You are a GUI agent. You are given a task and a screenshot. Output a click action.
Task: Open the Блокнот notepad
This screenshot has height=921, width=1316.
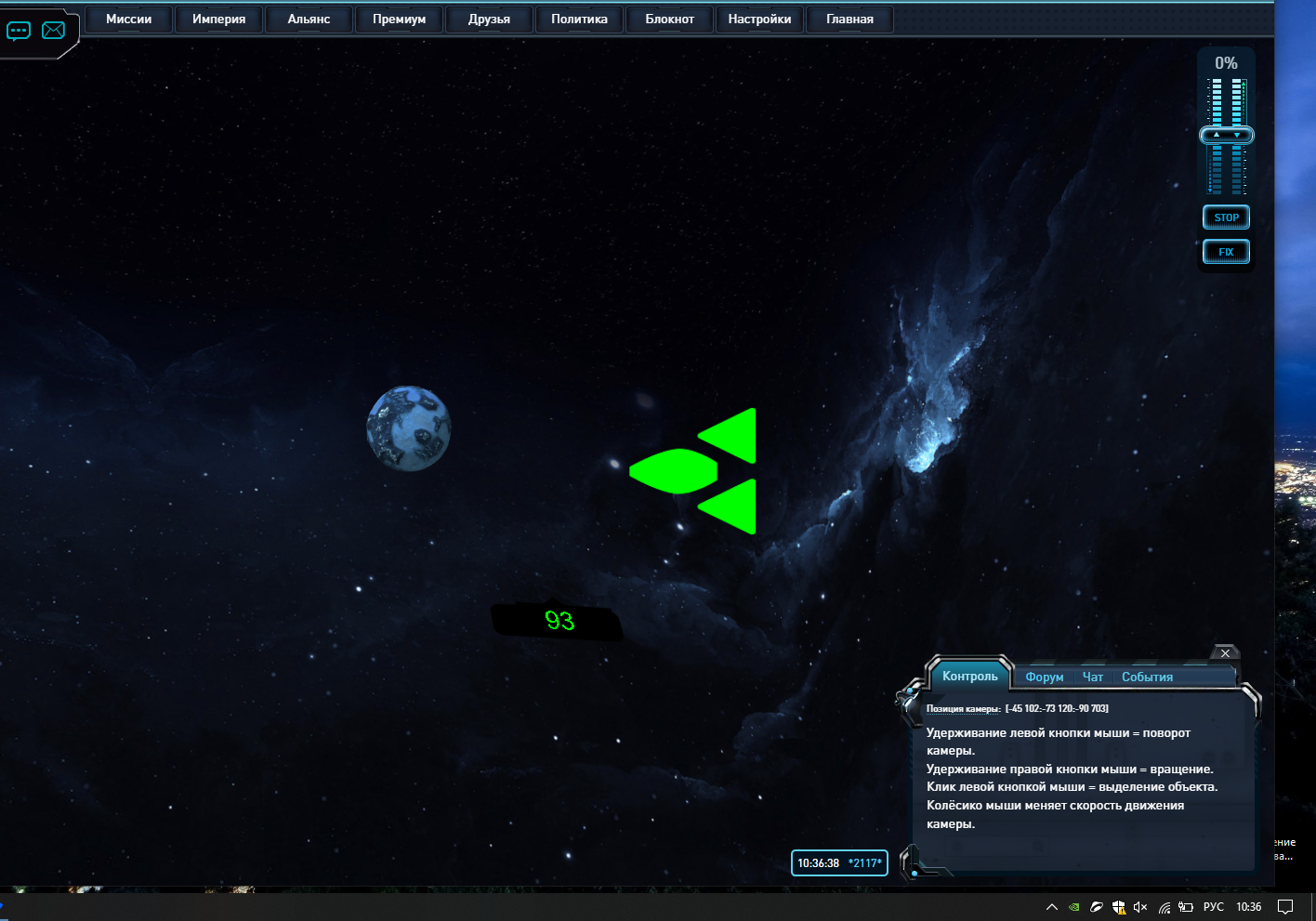(x=669, y=20)
